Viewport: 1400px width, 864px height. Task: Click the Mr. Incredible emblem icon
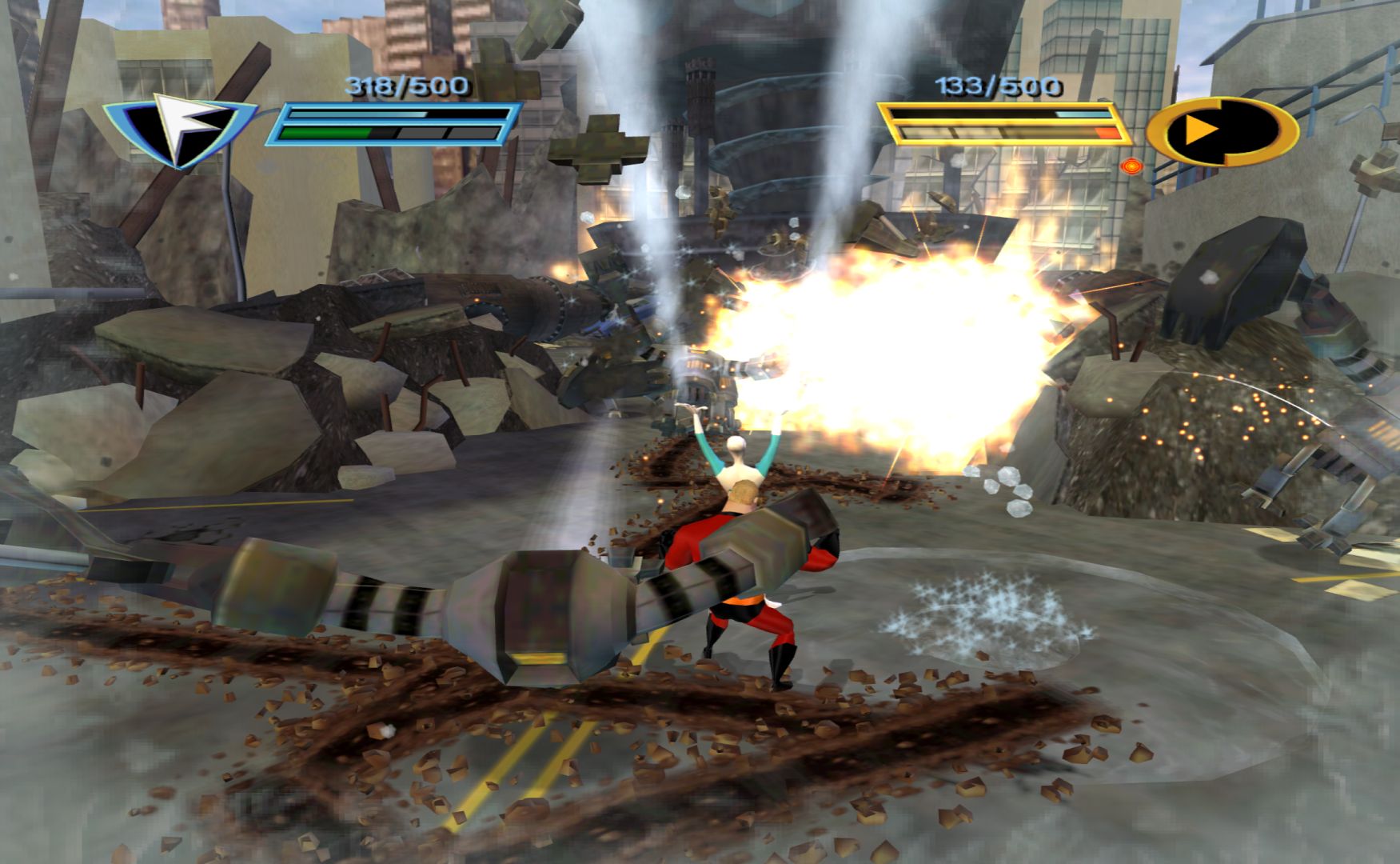pyautogui.click(x=1223, y=130)
